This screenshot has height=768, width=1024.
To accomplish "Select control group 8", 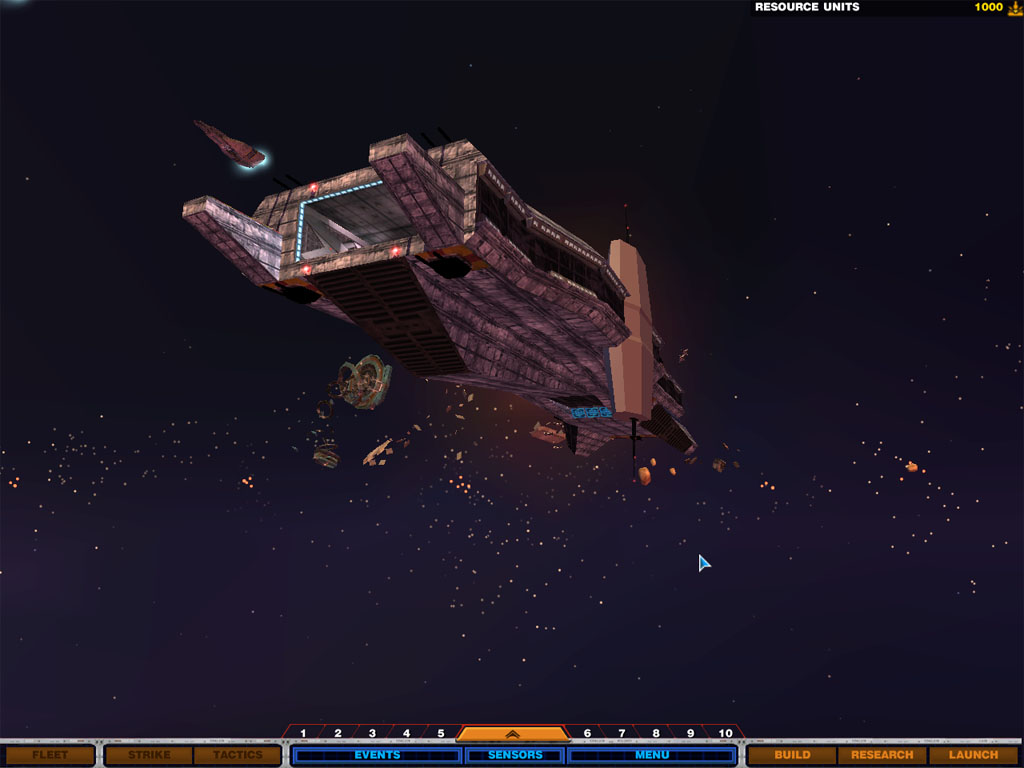I will point(655,733).
